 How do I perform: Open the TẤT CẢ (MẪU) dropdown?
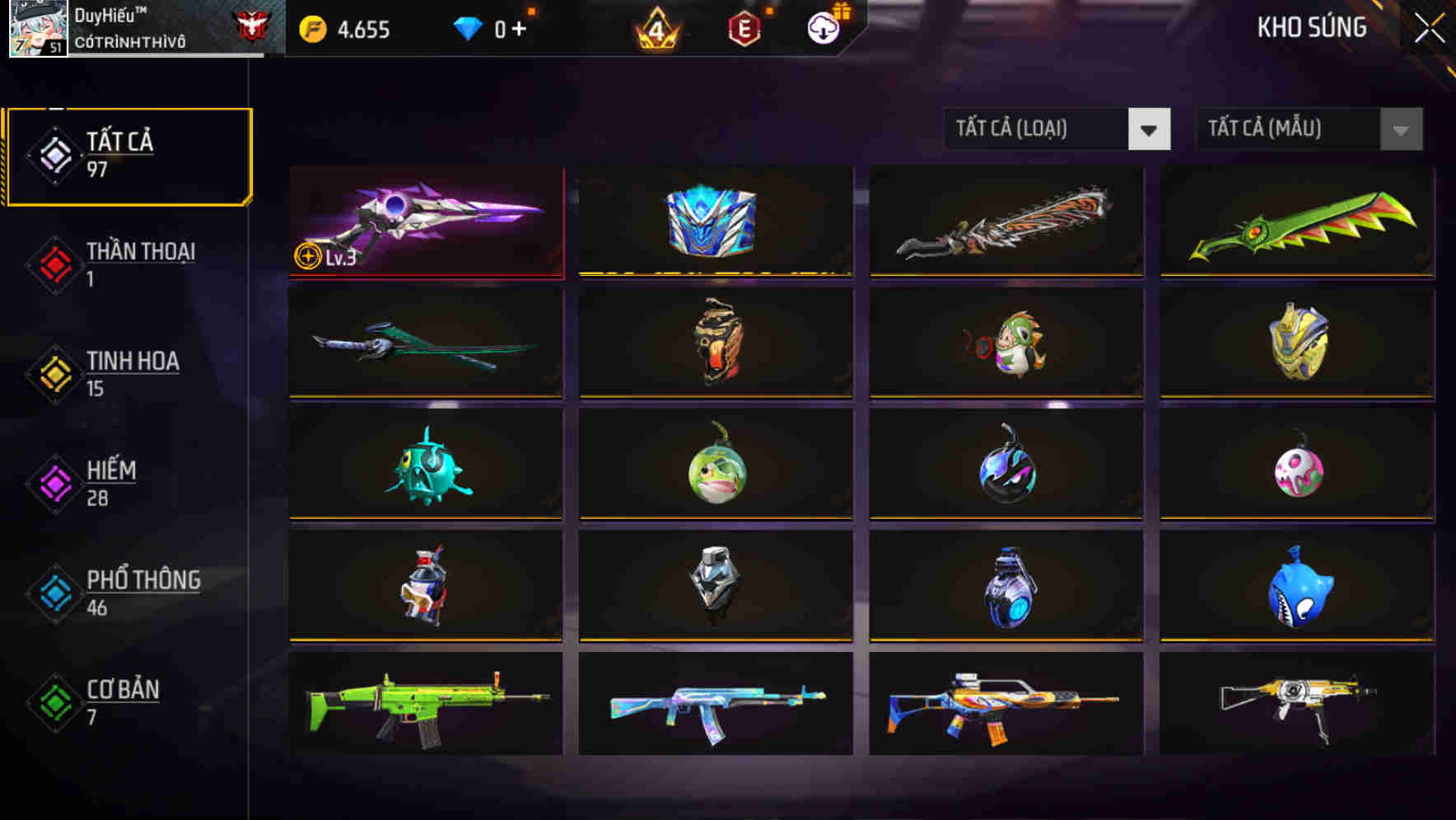click(x=1289, y=129)
